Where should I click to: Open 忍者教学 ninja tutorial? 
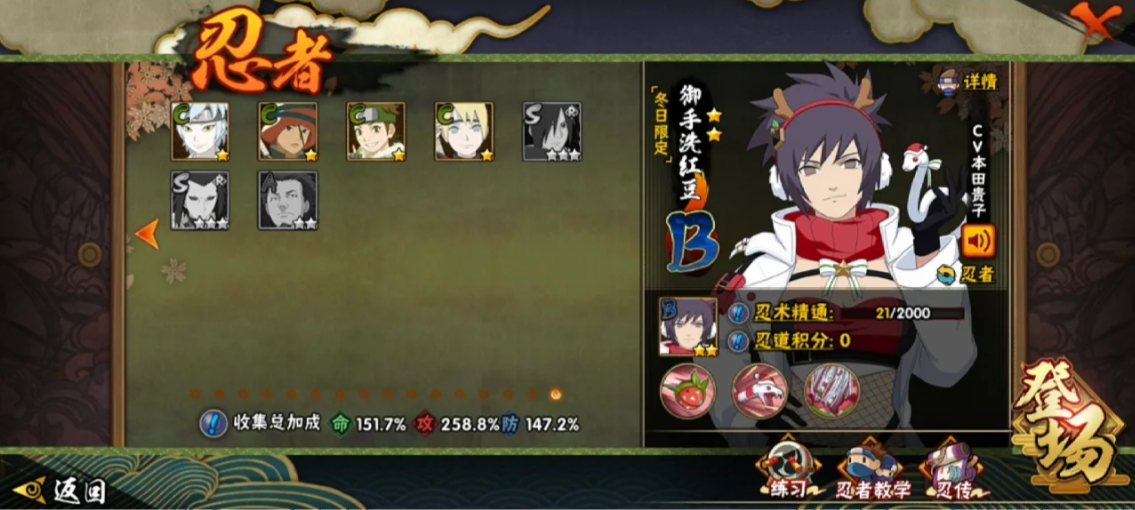coord(872,472)
